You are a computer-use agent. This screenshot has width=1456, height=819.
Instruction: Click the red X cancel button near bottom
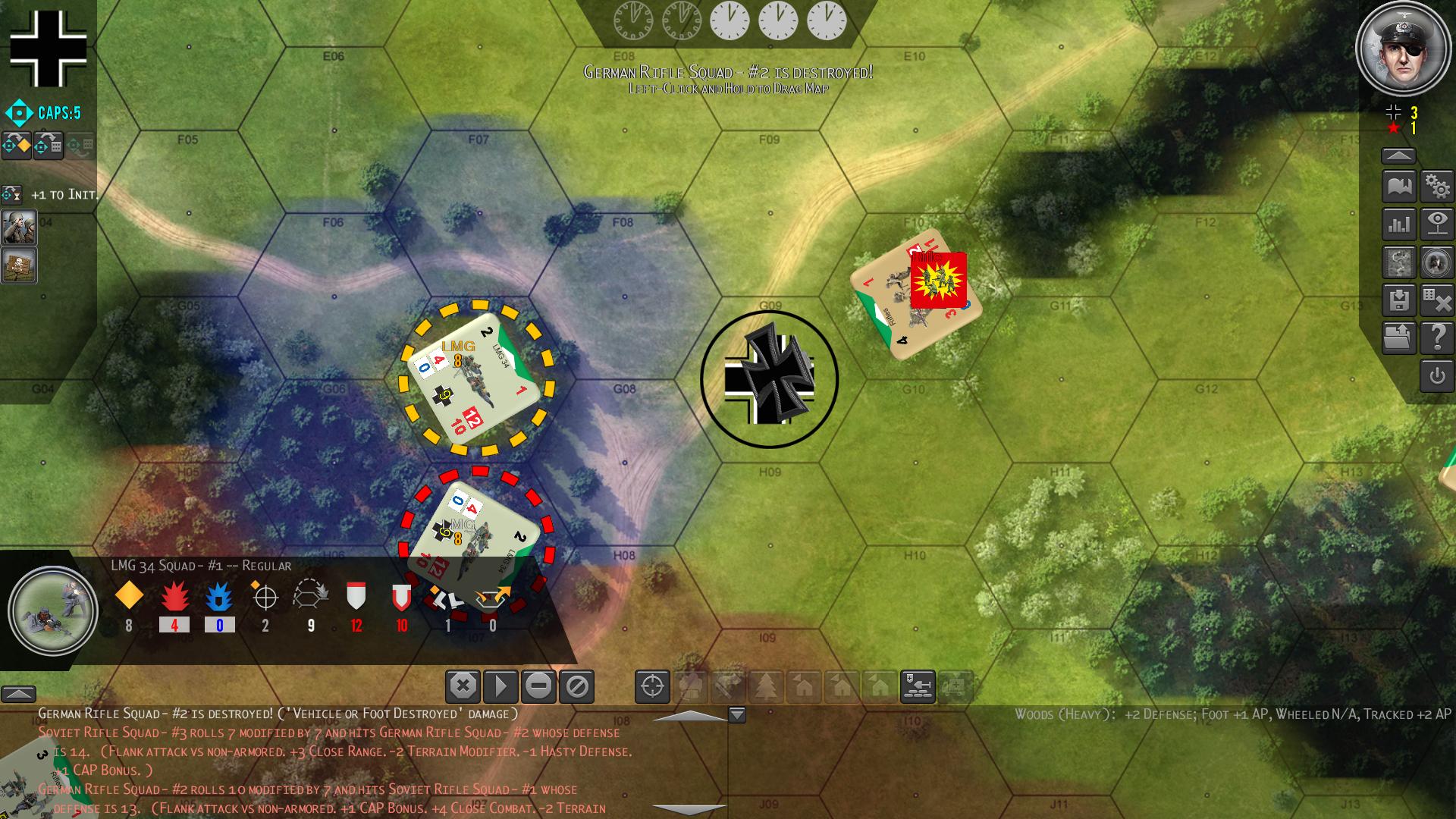461,685
